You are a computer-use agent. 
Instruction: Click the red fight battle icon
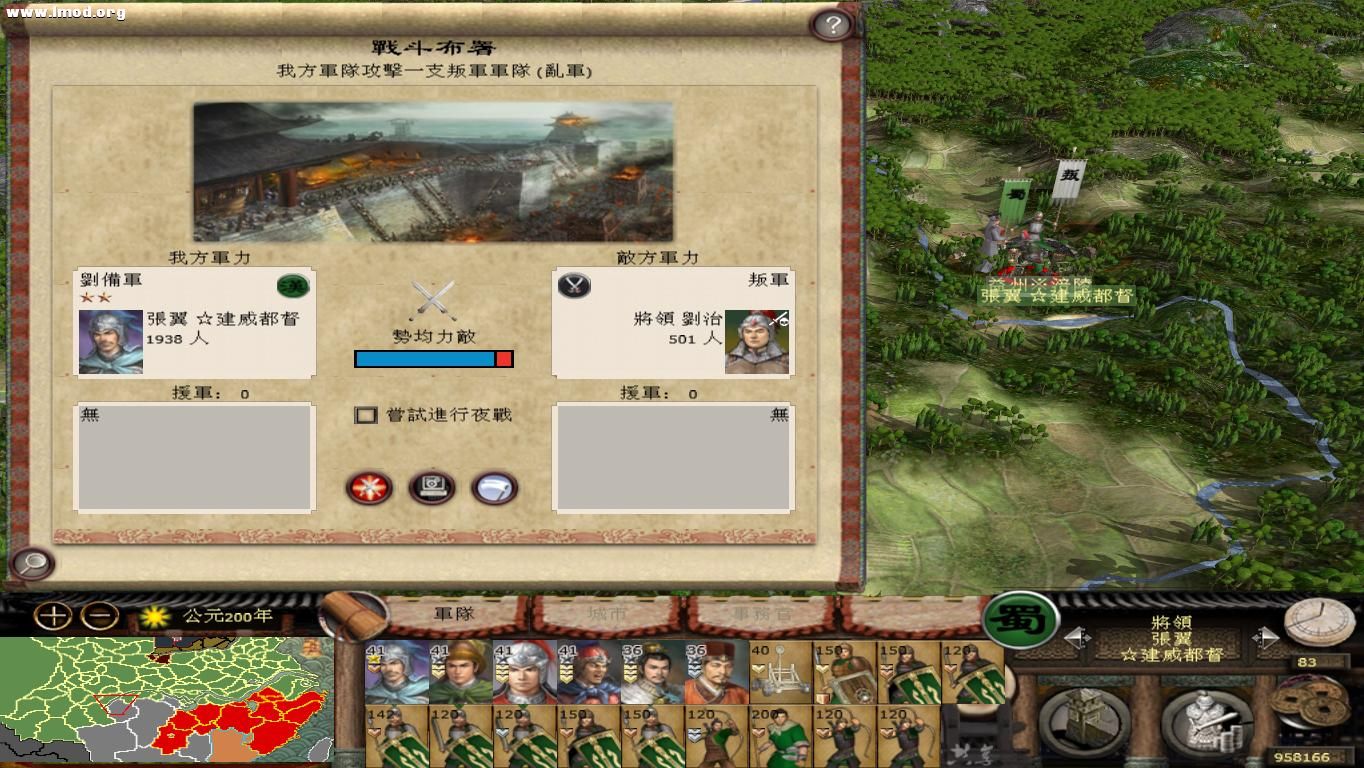tap(370, 487)
